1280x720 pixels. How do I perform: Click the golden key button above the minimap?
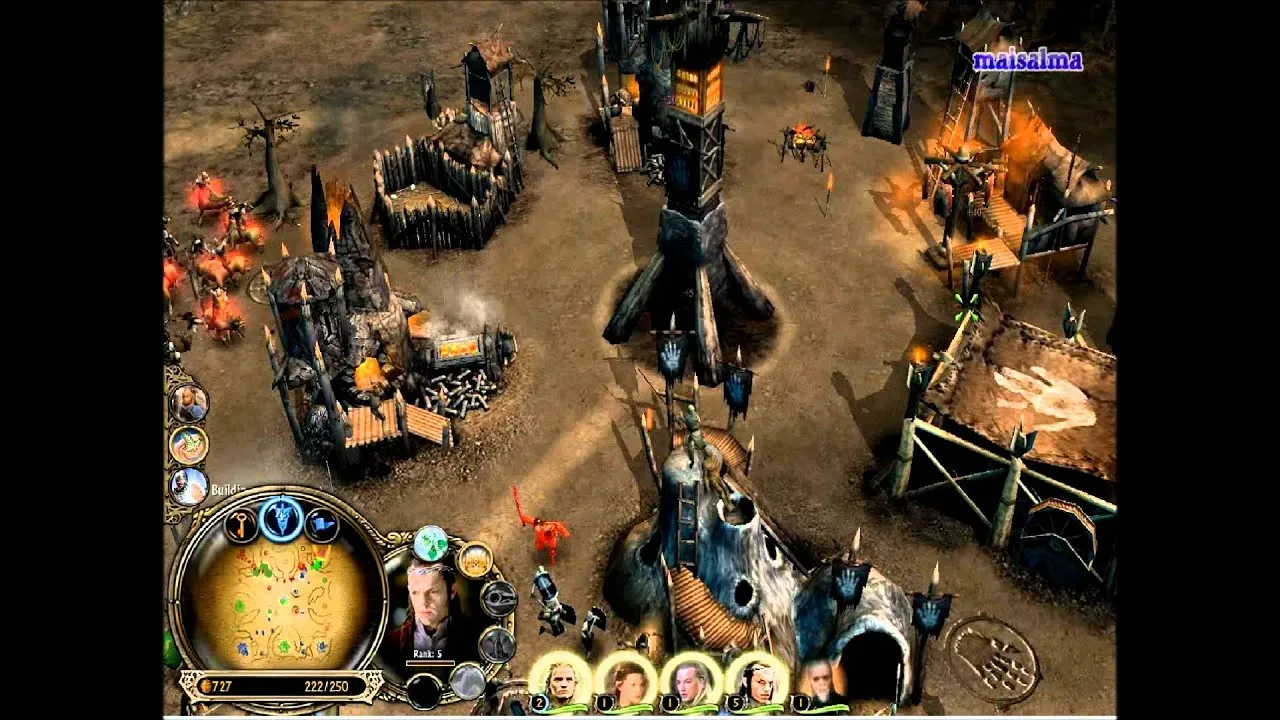coord(241,524)
